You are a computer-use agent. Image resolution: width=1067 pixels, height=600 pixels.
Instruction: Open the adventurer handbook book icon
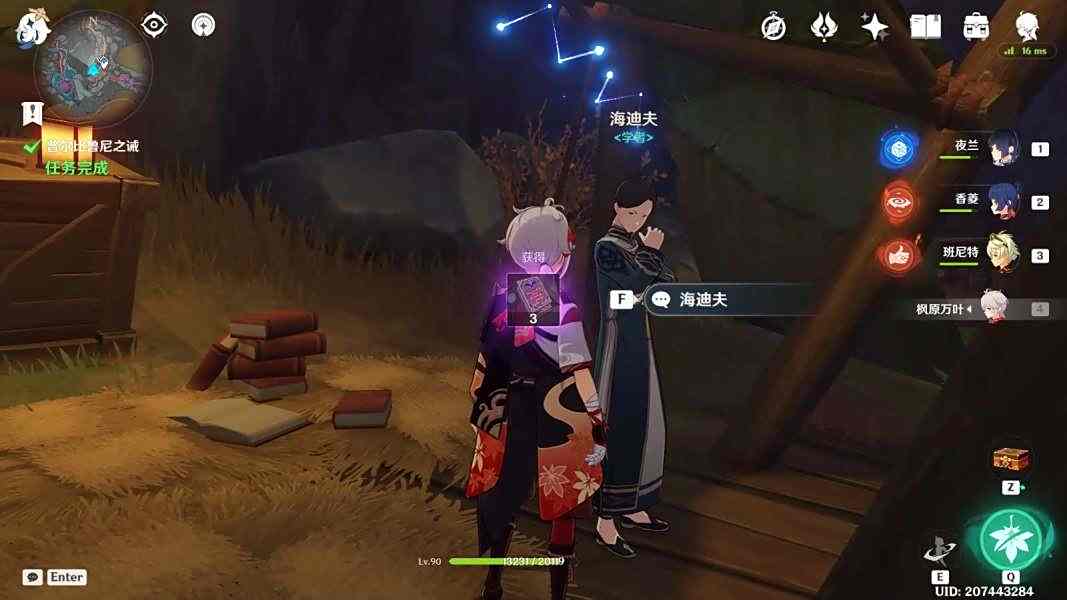pyautogui.click(x=925, y=27)
